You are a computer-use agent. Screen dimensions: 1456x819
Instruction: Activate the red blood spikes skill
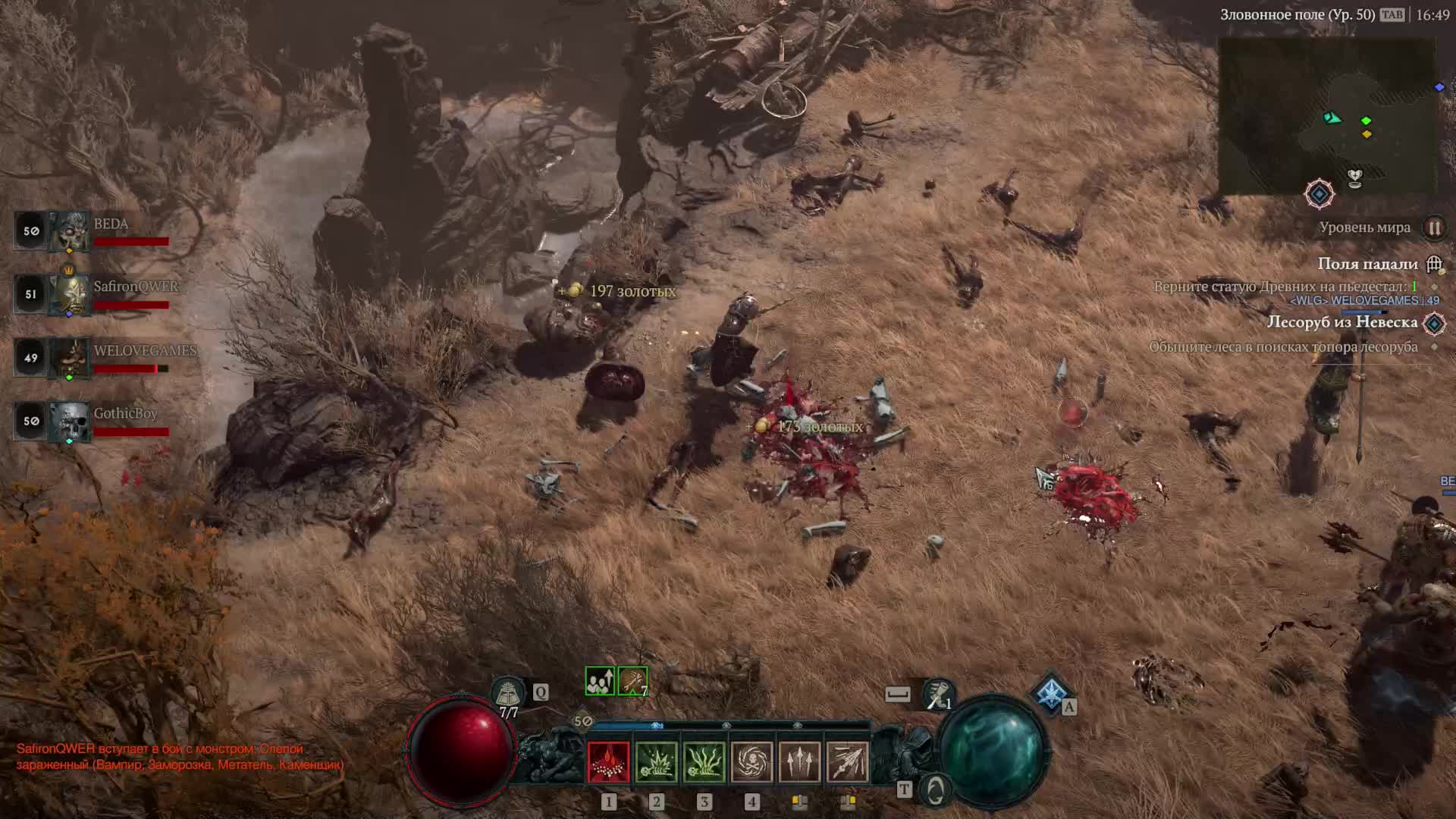[608, 761]
